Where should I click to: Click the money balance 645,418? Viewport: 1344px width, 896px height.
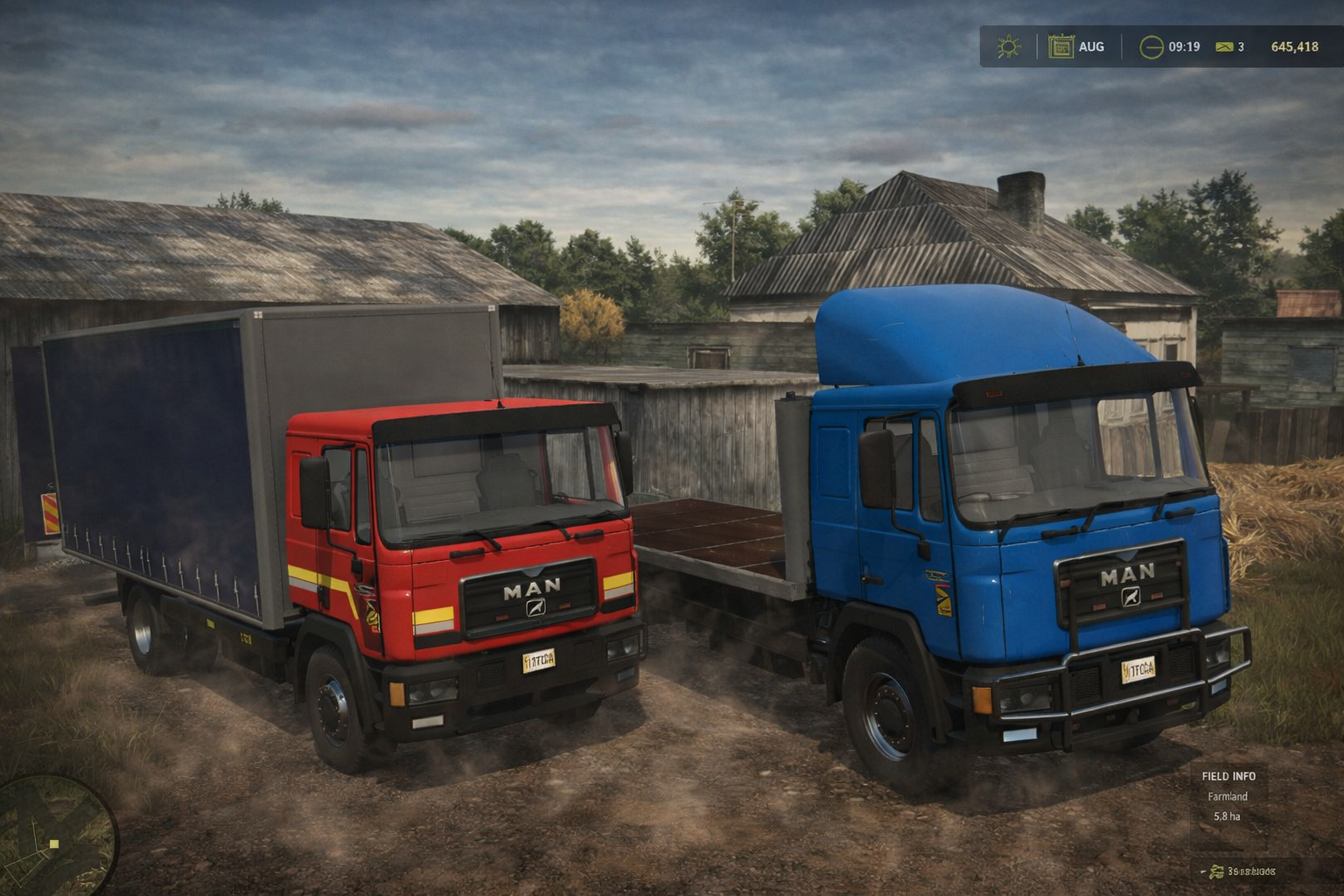click(x=1295, y=46)
